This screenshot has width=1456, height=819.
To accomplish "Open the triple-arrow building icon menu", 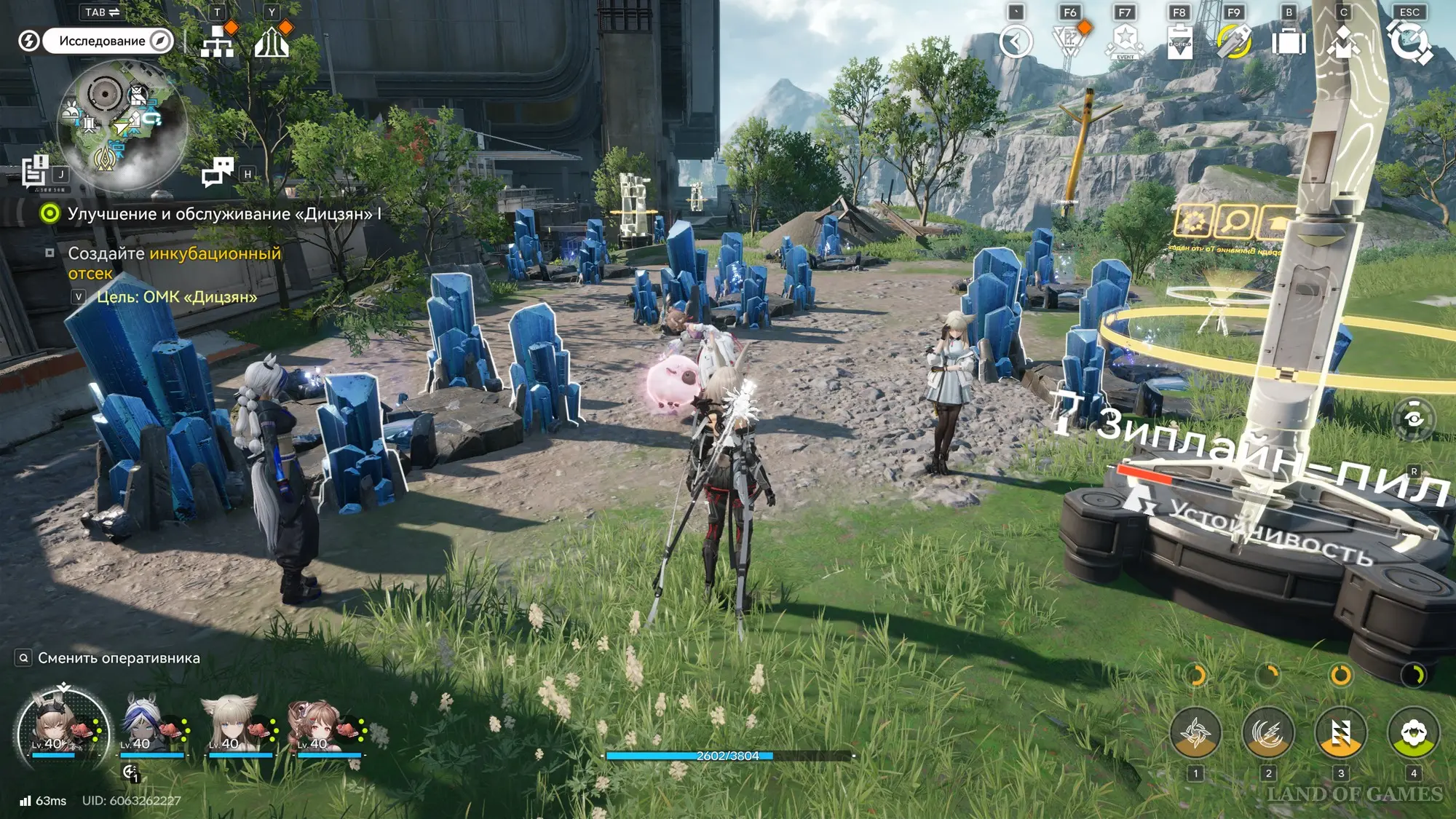I will point(272,41).
